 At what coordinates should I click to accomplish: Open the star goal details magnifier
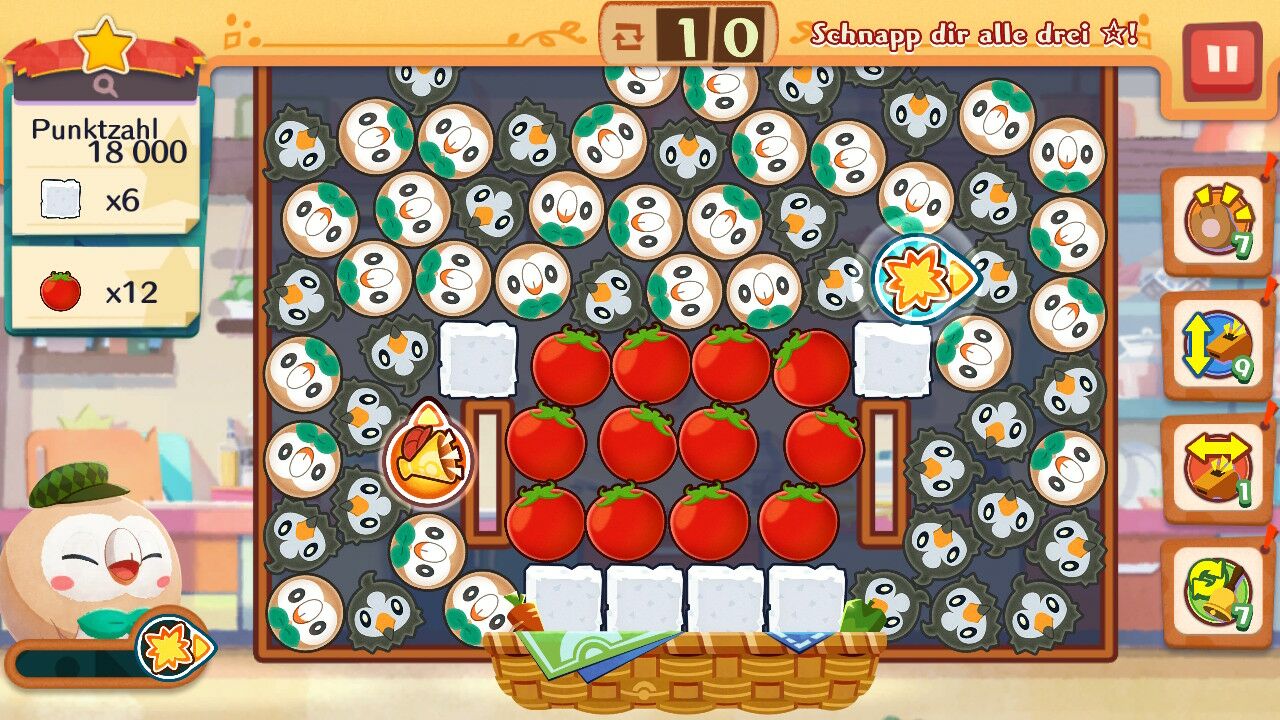pos(106,87)
